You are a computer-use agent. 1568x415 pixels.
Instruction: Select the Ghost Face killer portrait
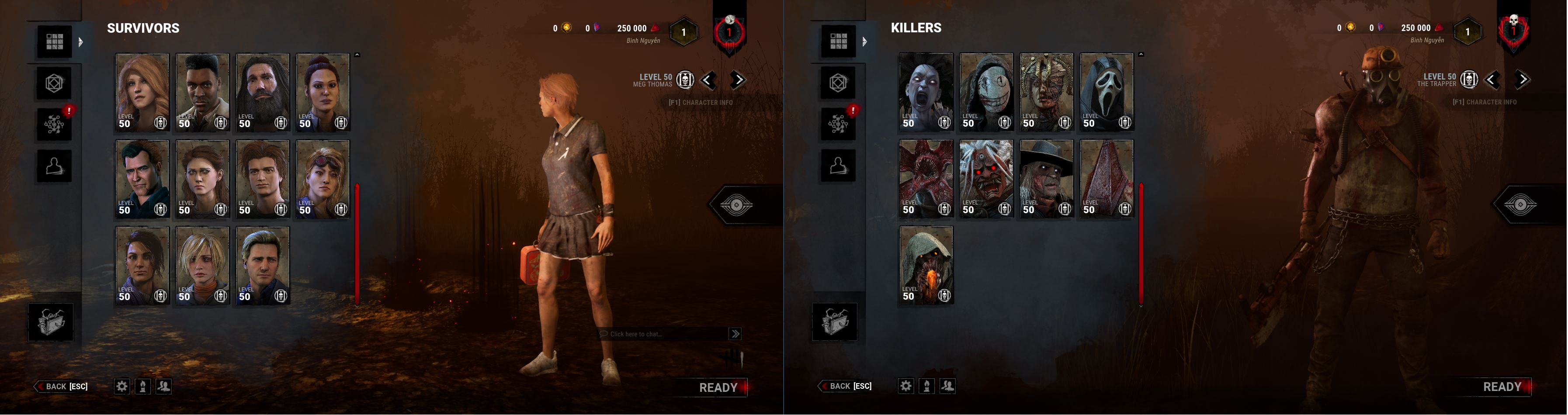(x=1107, y=91)
